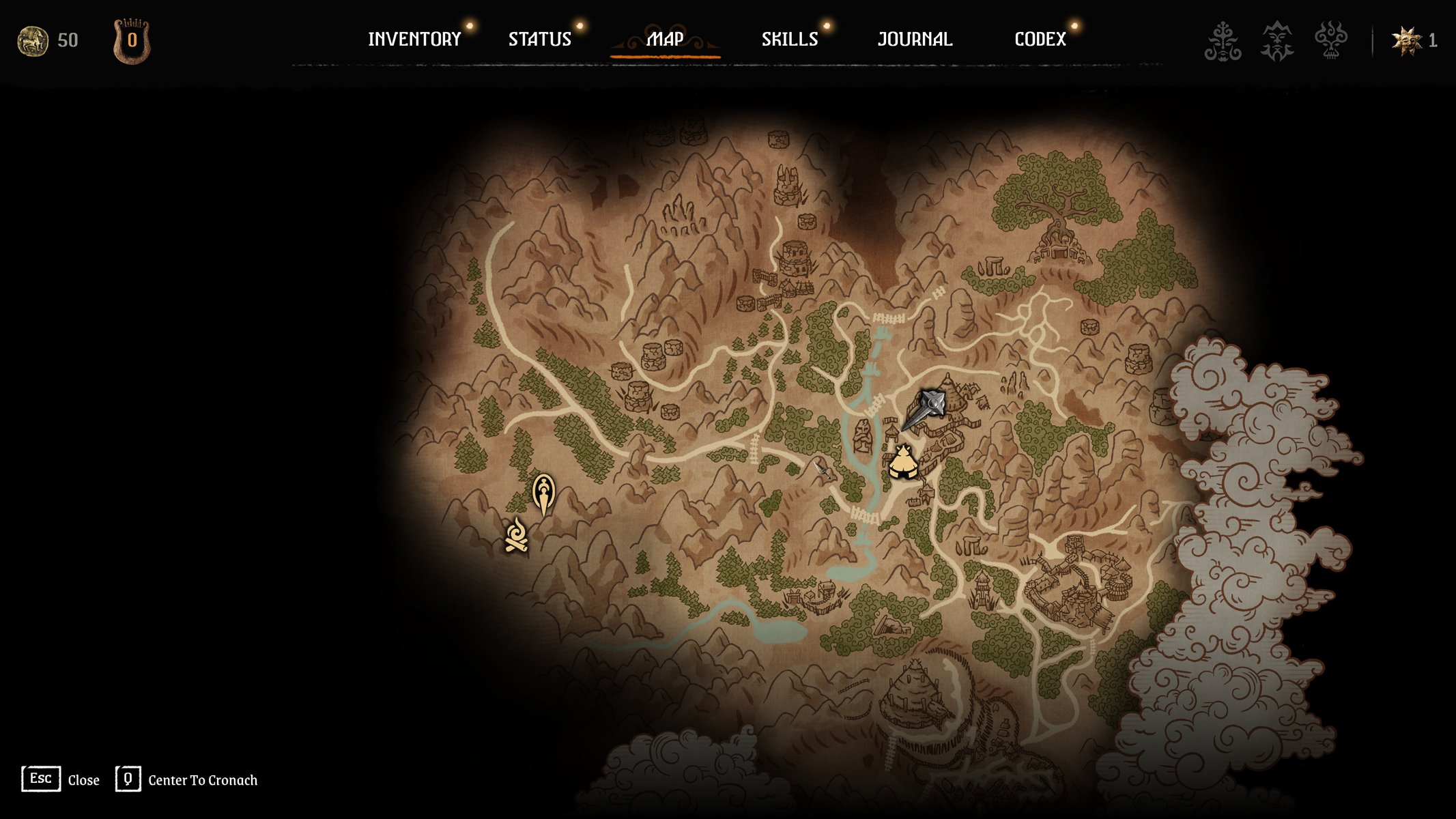Choose Center To Cronach
The height and width of the screenshot is (819, 1456).
click(203, 780)
